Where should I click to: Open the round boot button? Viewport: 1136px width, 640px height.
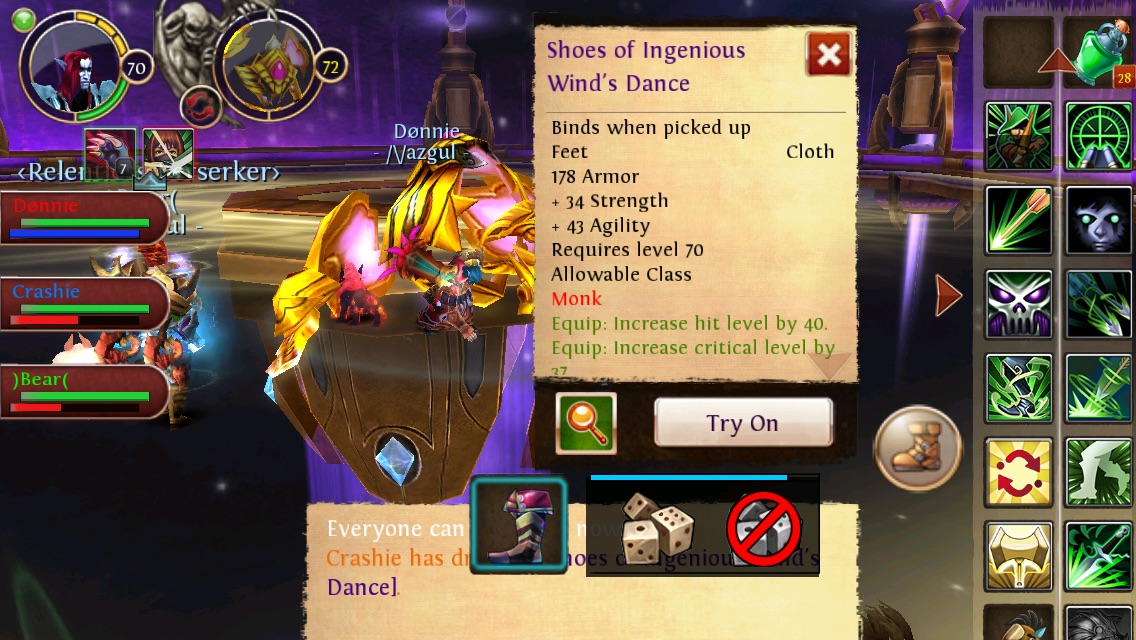[917, 446]
